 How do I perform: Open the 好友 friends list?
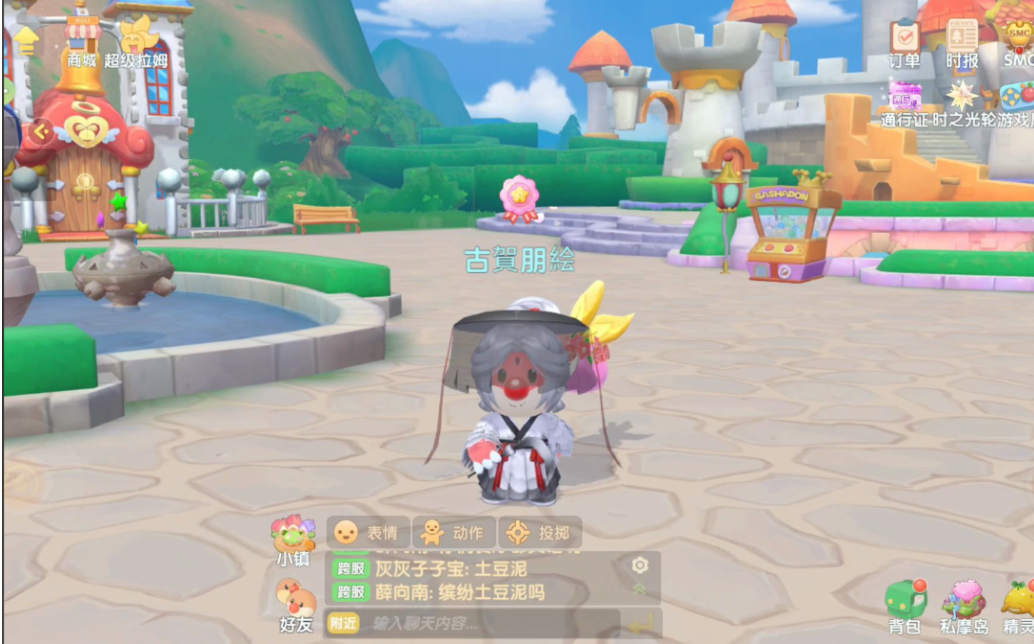tap(296, 605)
